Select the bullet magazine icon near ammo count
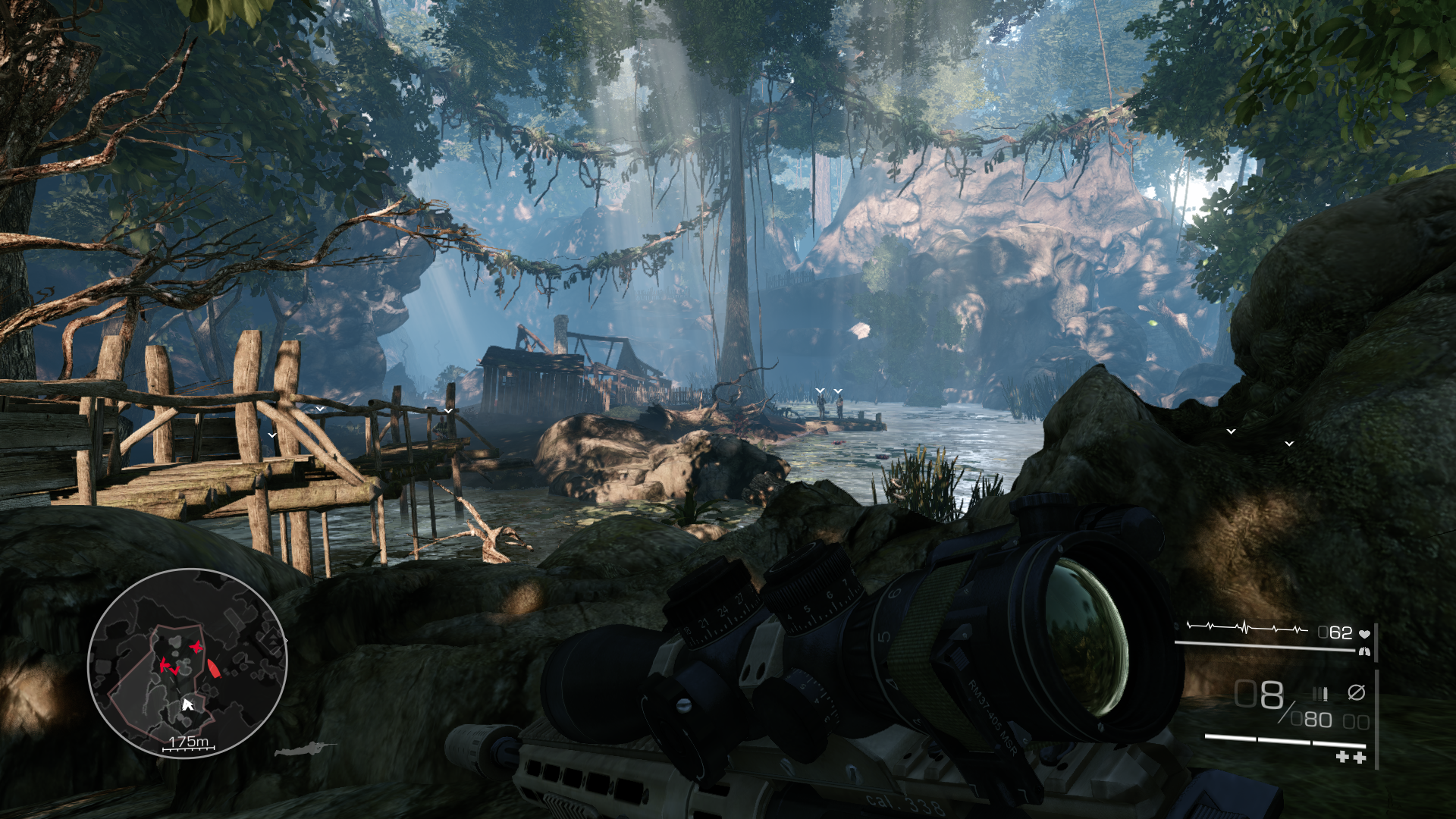 [x=1320, y=695]
